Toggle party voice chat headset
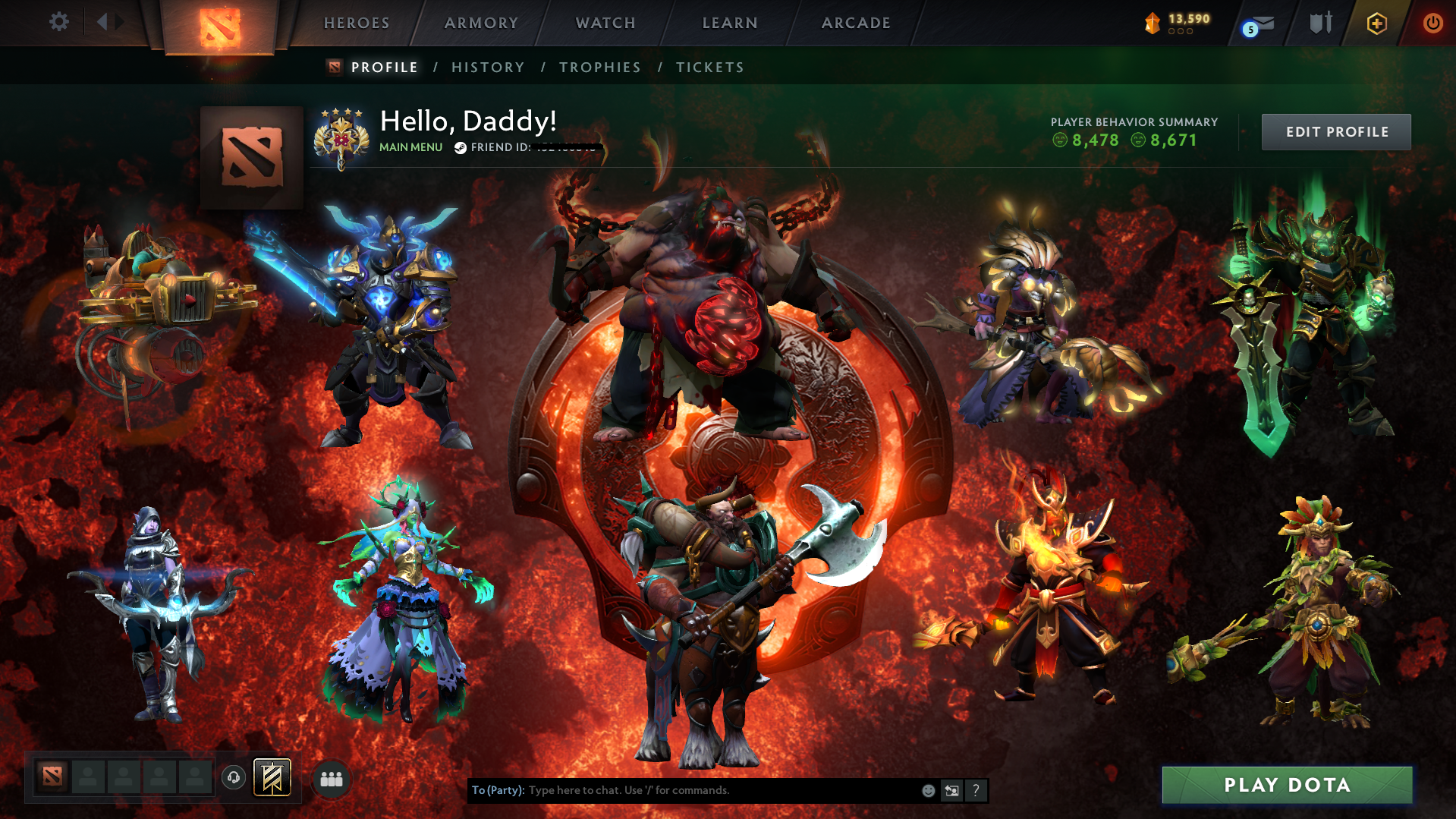 pyautogui.click(x=234, y=777)
